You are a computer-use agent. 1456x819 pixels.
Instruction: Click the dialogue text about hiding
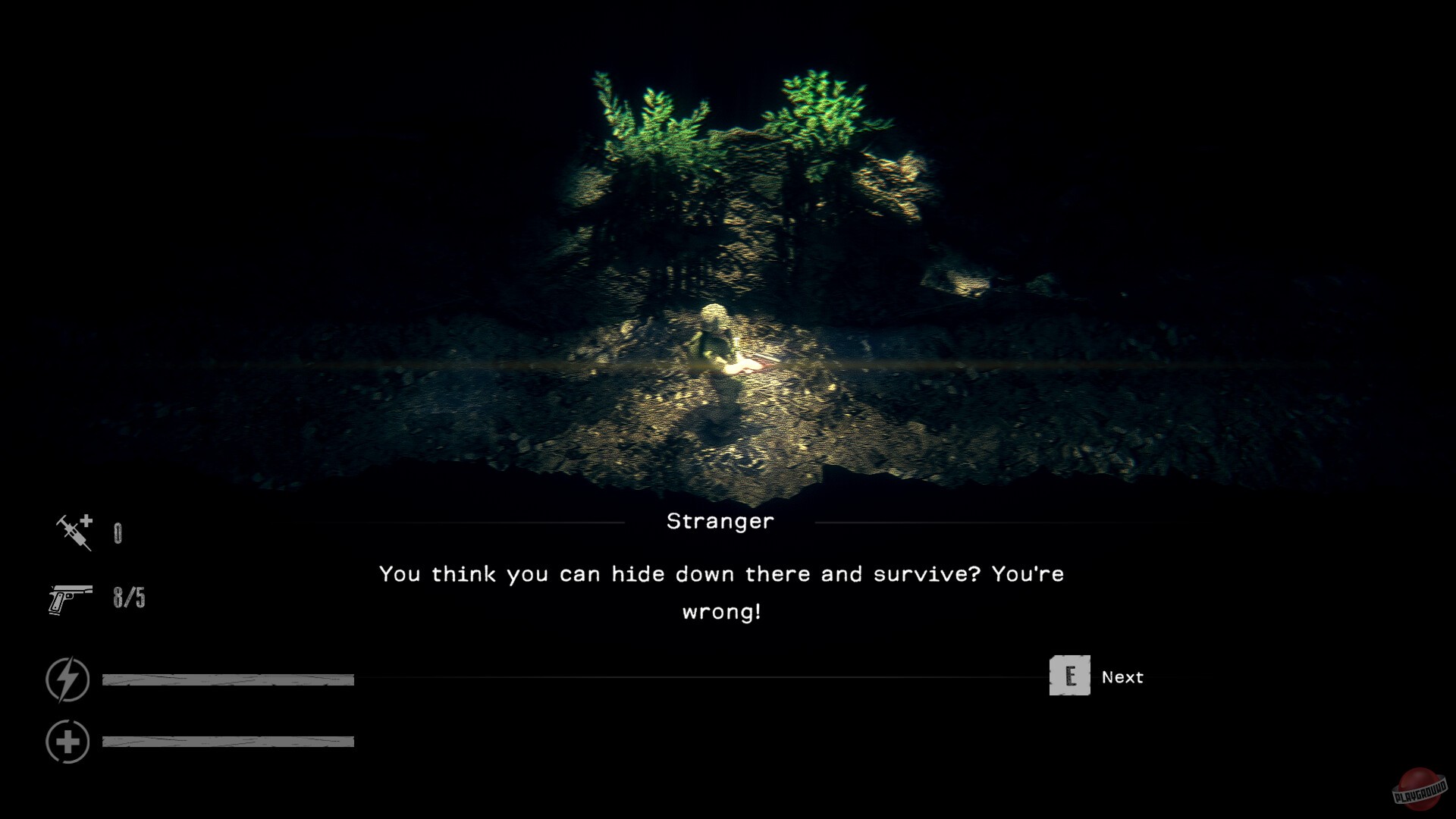(x=721, y=574)
